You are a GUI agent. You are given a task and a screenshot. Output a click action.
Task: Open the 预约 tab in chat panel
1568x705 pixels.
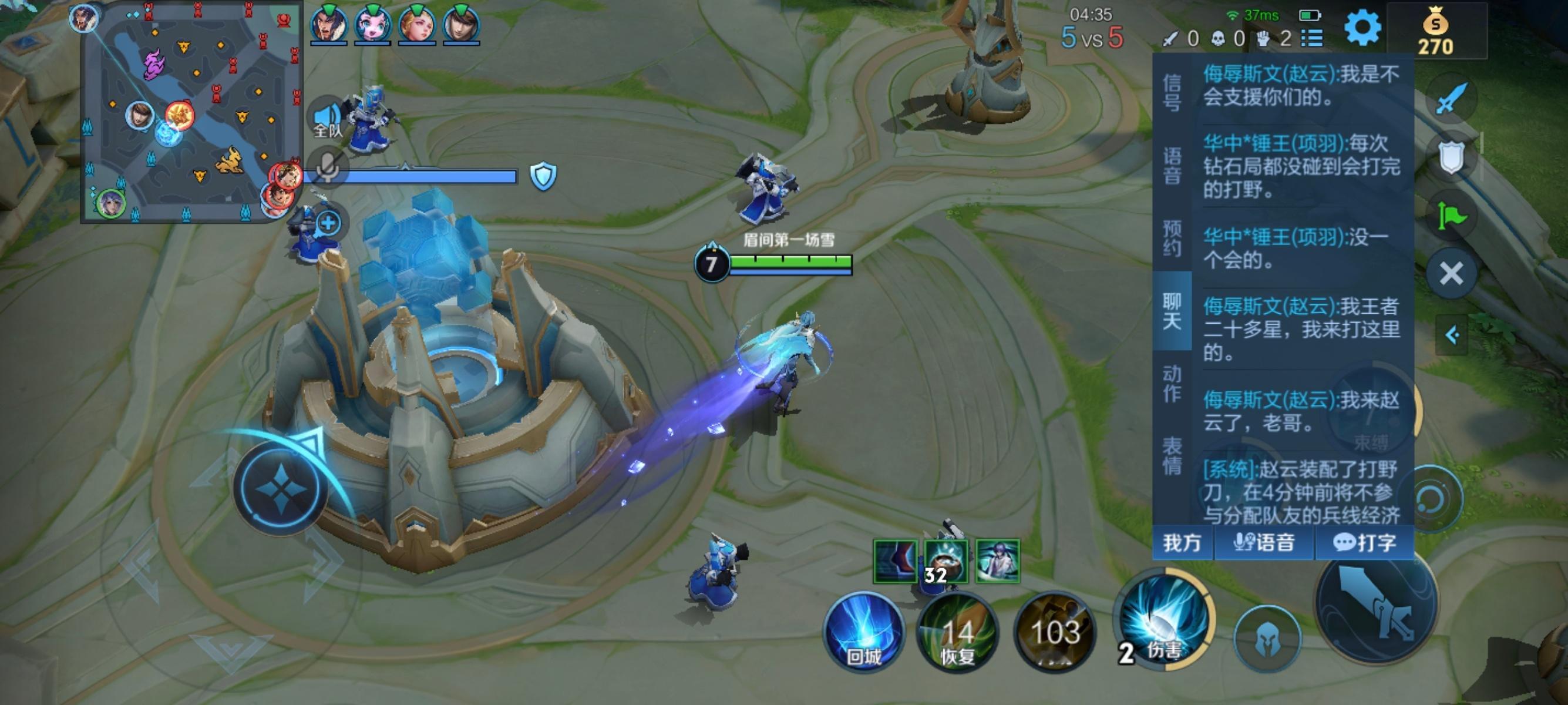(1172, 238)
